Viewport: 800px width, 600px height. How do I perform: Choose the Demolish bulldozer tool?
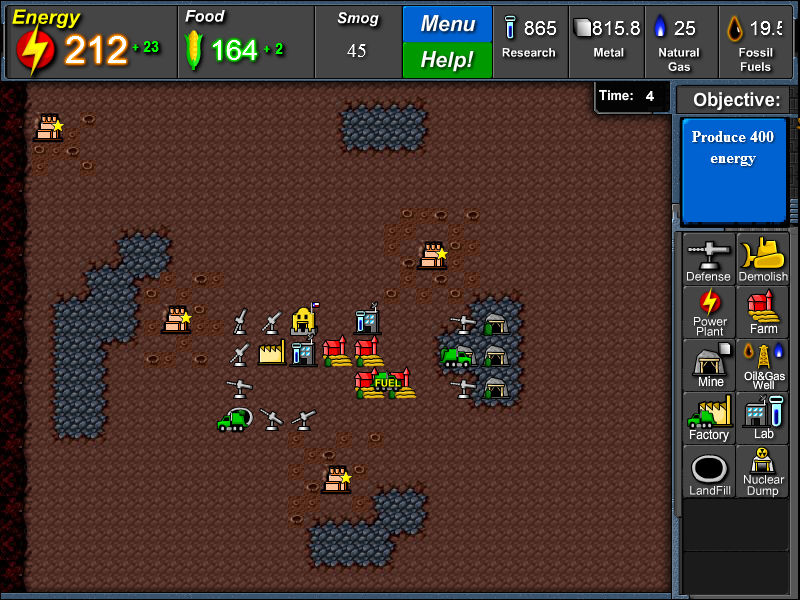tap(763, 259)
